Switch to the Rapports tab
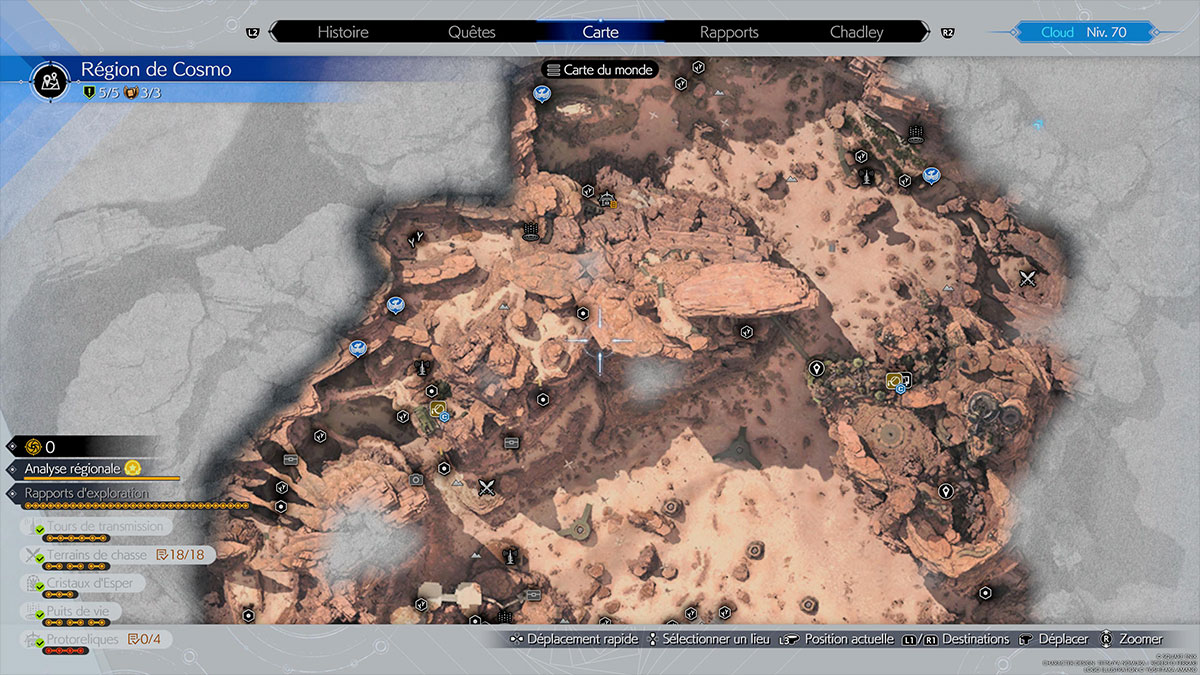Image resolution: width=1200 pixels, height=675 pixels. pos(729,32)
